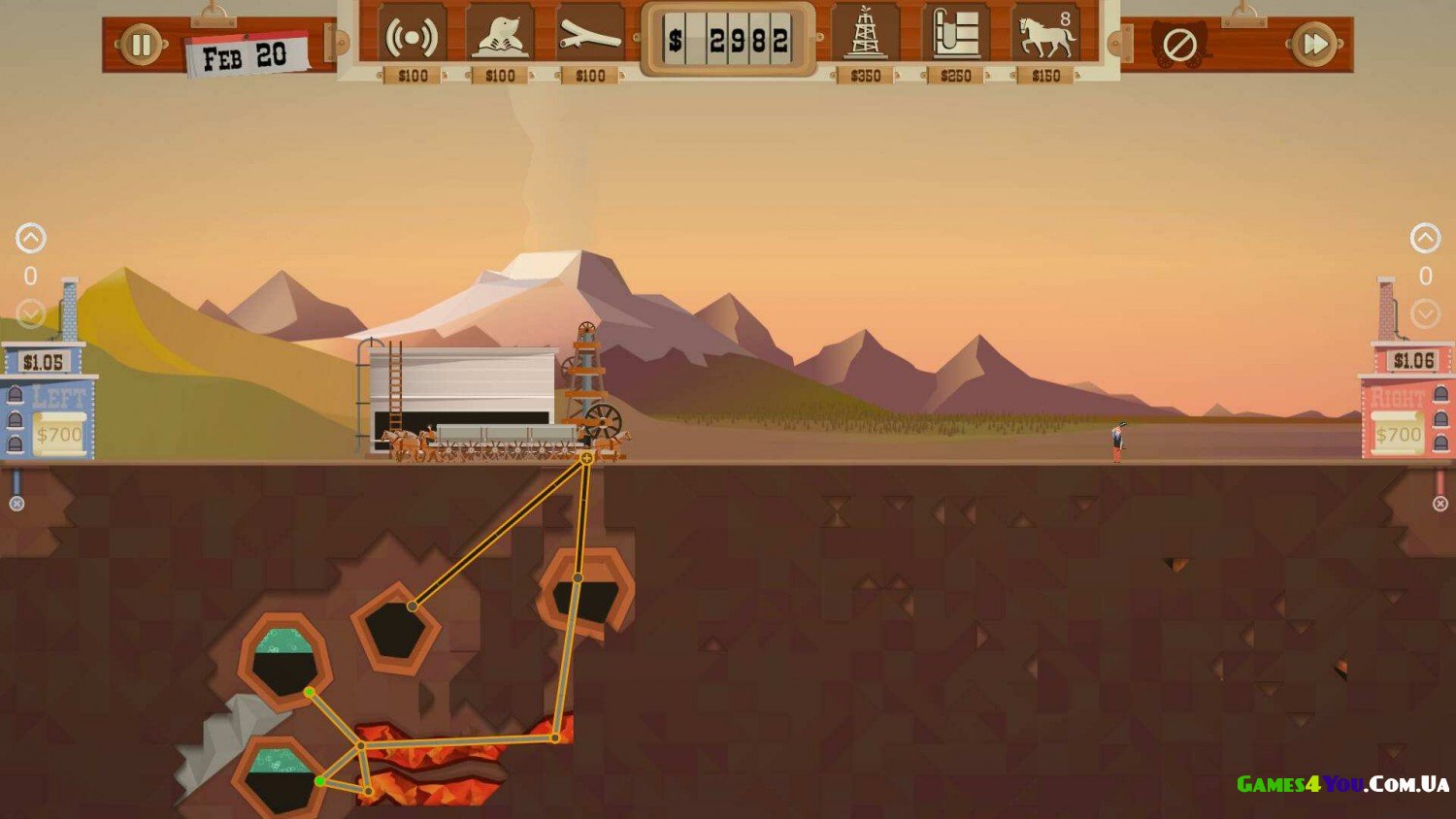Raise the Right company sell amount
Viewport: 1456px width, 819px height.
(x=1425, y=238)
